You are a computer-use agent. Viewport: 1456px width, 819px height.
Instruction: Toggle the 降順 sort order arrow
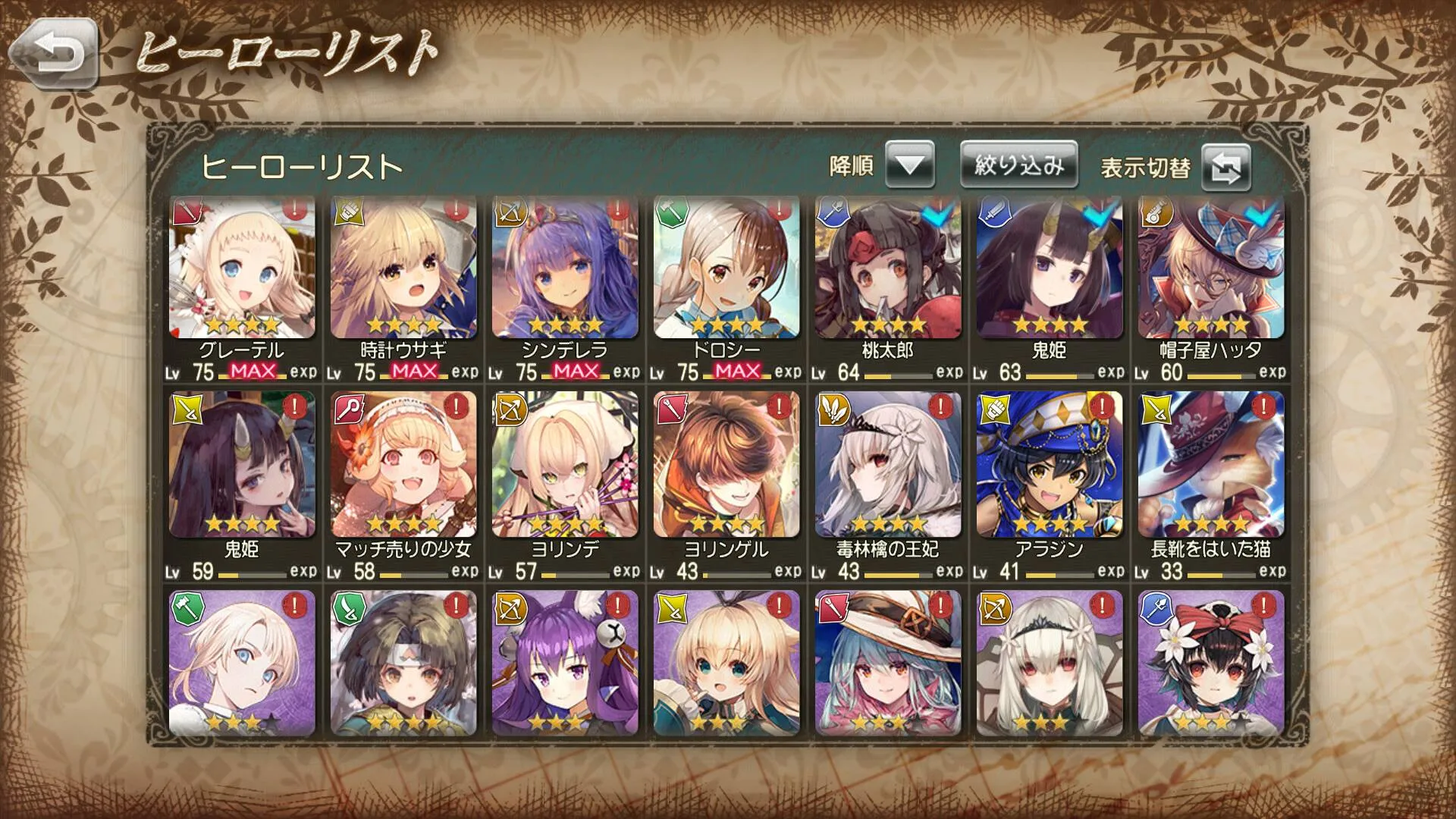click(909, 165)
